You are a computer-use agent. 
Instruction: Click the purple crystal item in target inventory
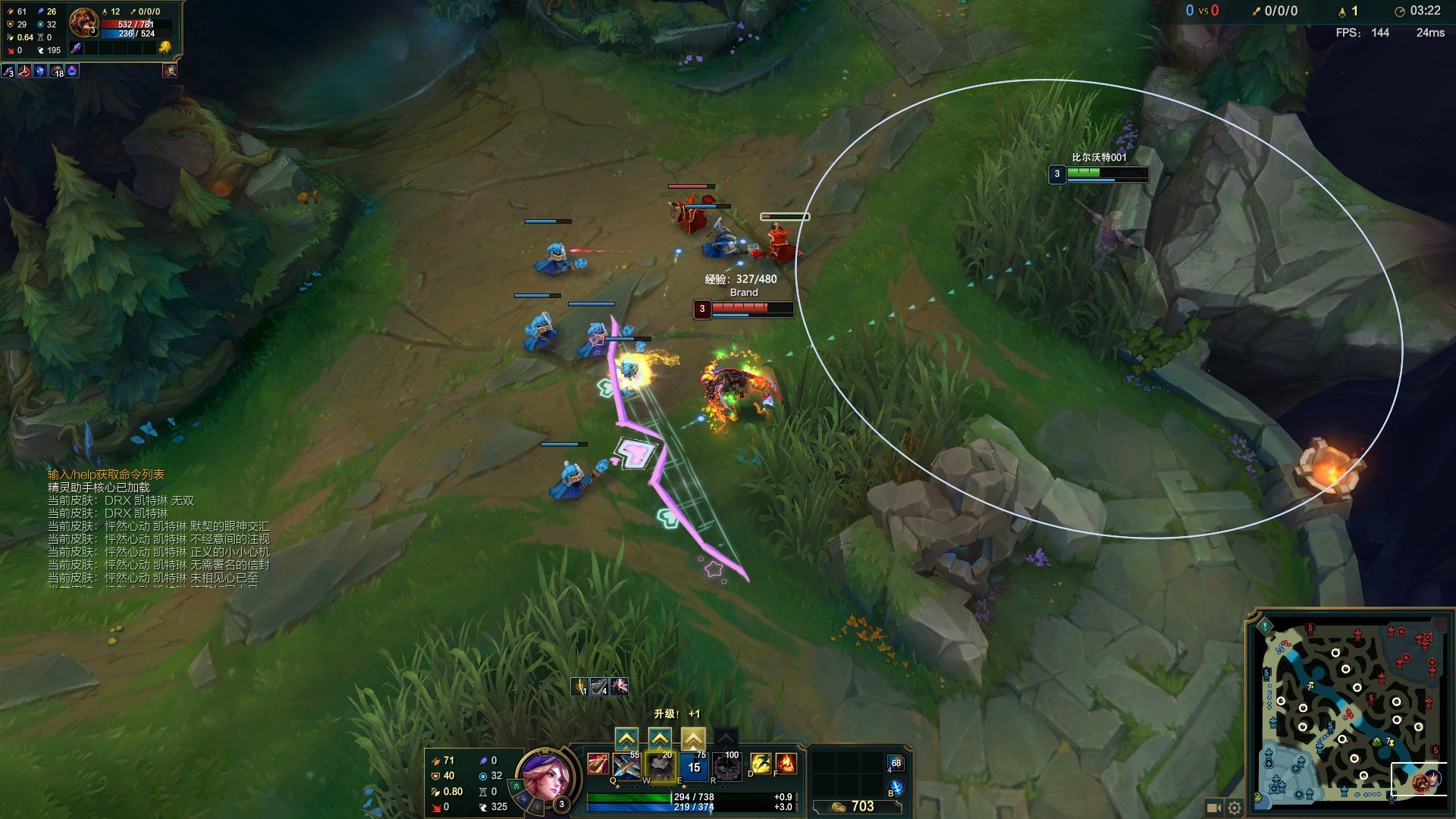[76, 48]
